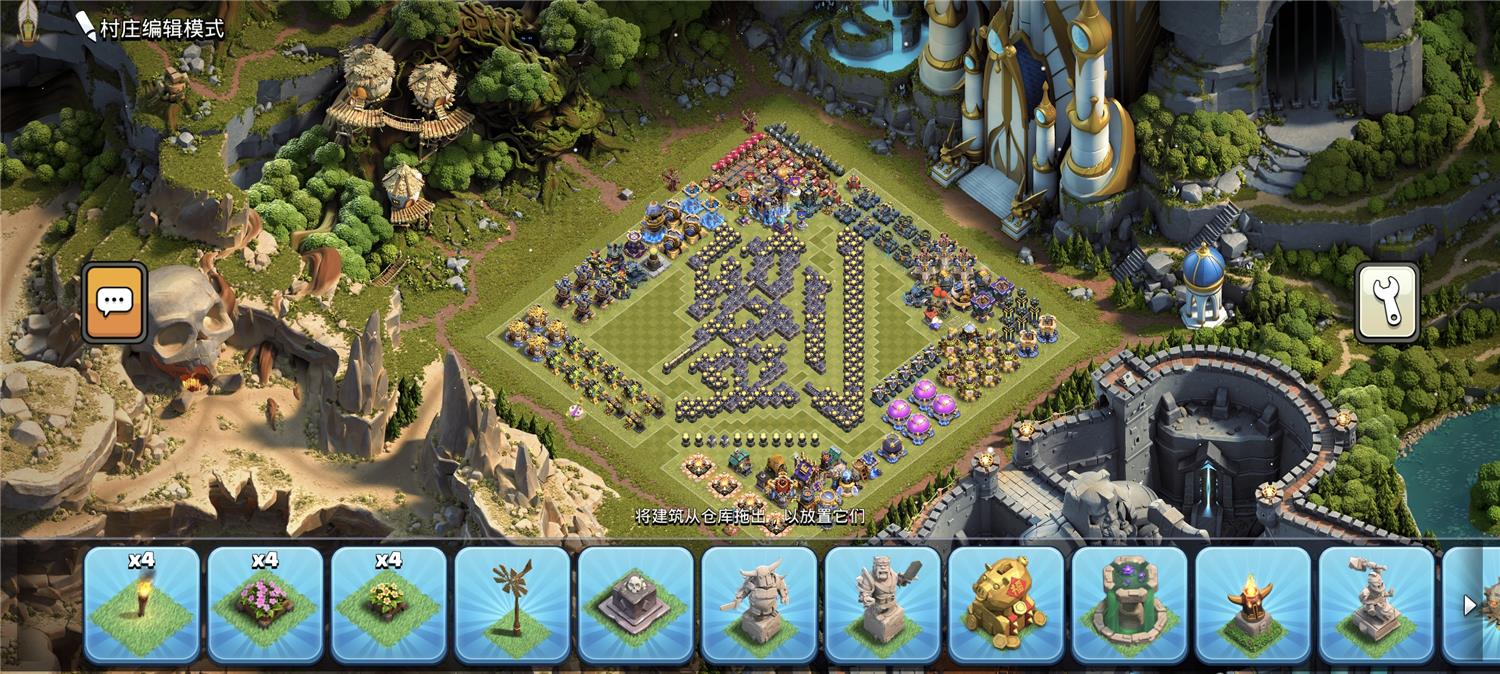1500x674 pixels.
Task: Select the flaming brazier decoration slot
Action: click(1253, 605)
